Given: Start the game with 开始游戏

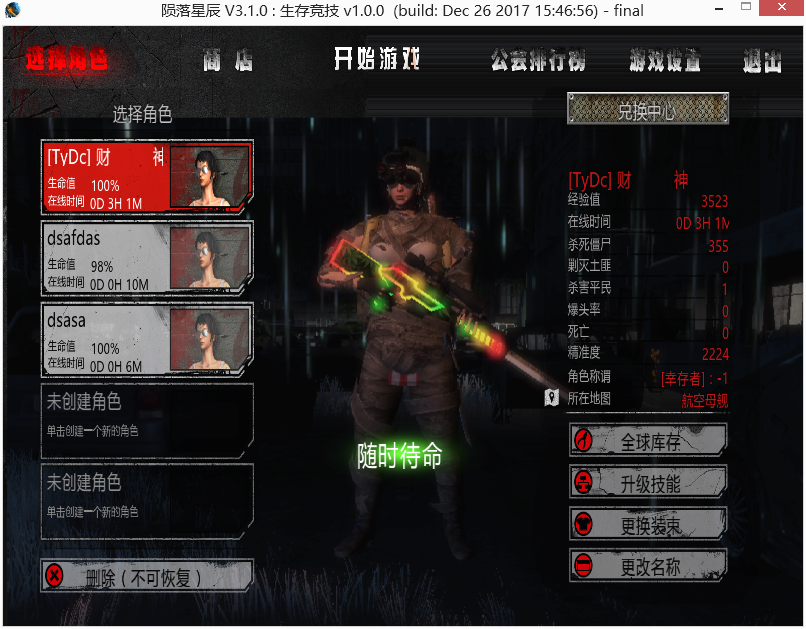Looking at the screenshot, I should 377,60.
